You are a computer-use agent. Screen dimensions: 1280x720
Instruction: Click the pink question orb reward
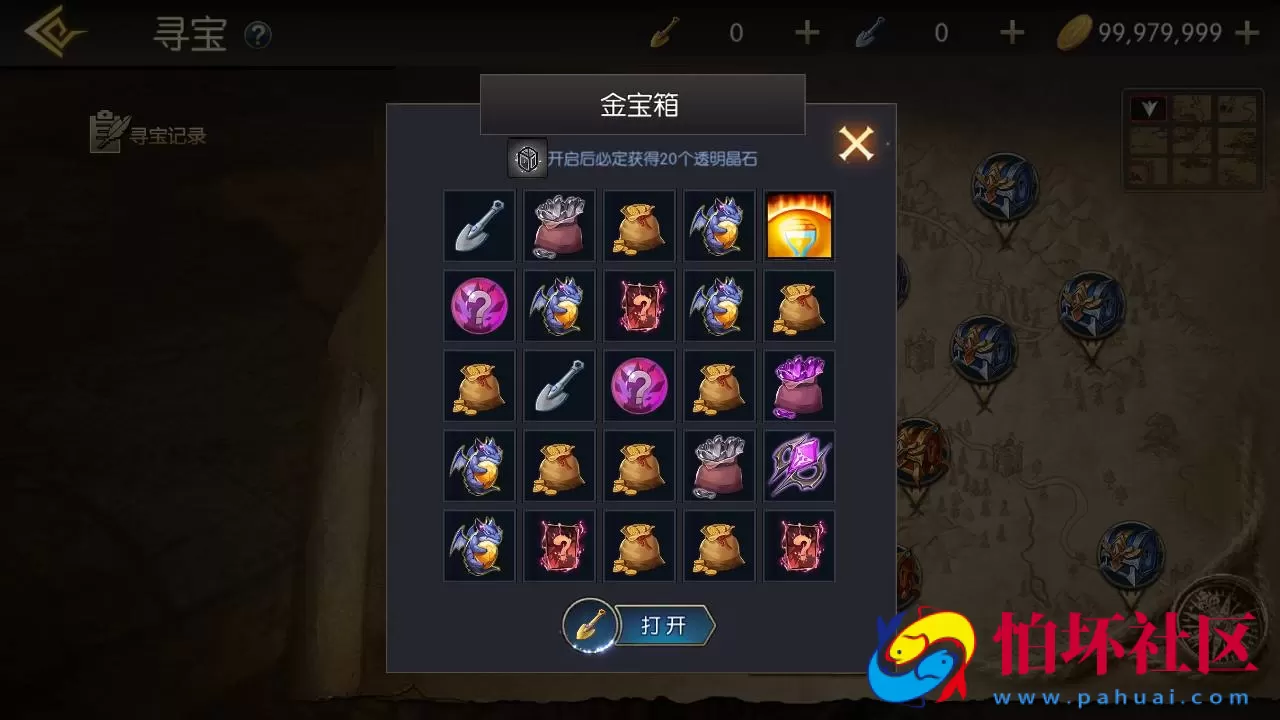coord(479,306)
